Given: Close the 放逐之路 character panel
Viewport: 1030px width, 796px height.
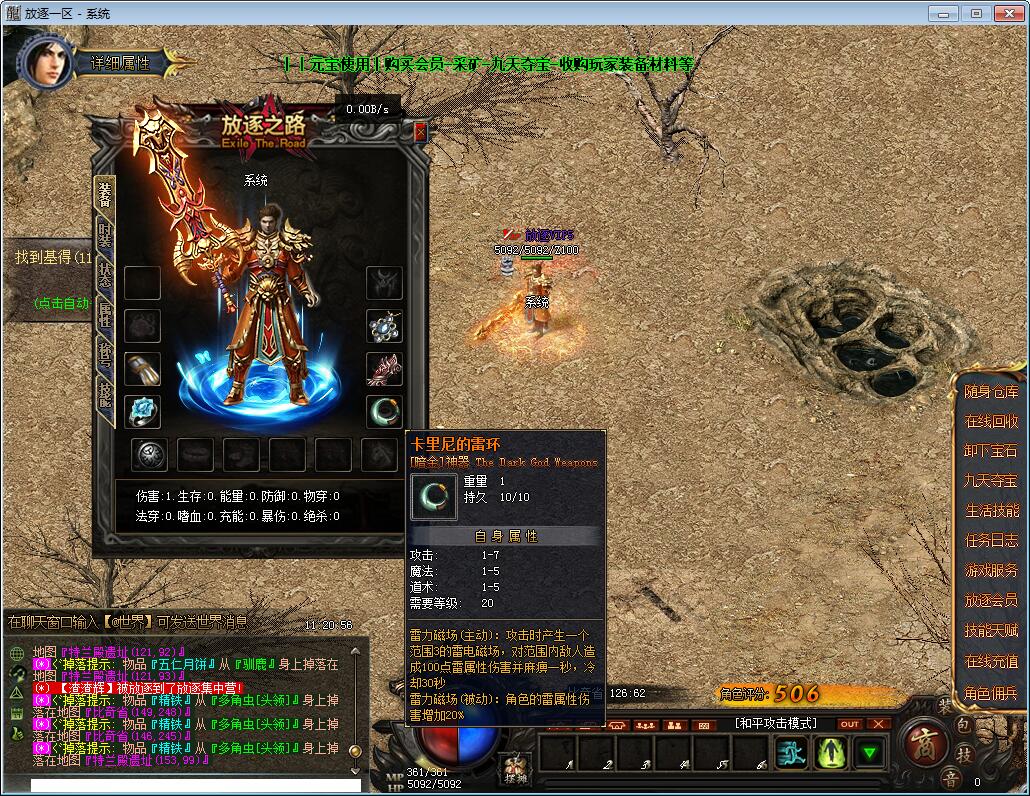Looking at the screenshot, I should pyautogui.click(x=420, y=131).
